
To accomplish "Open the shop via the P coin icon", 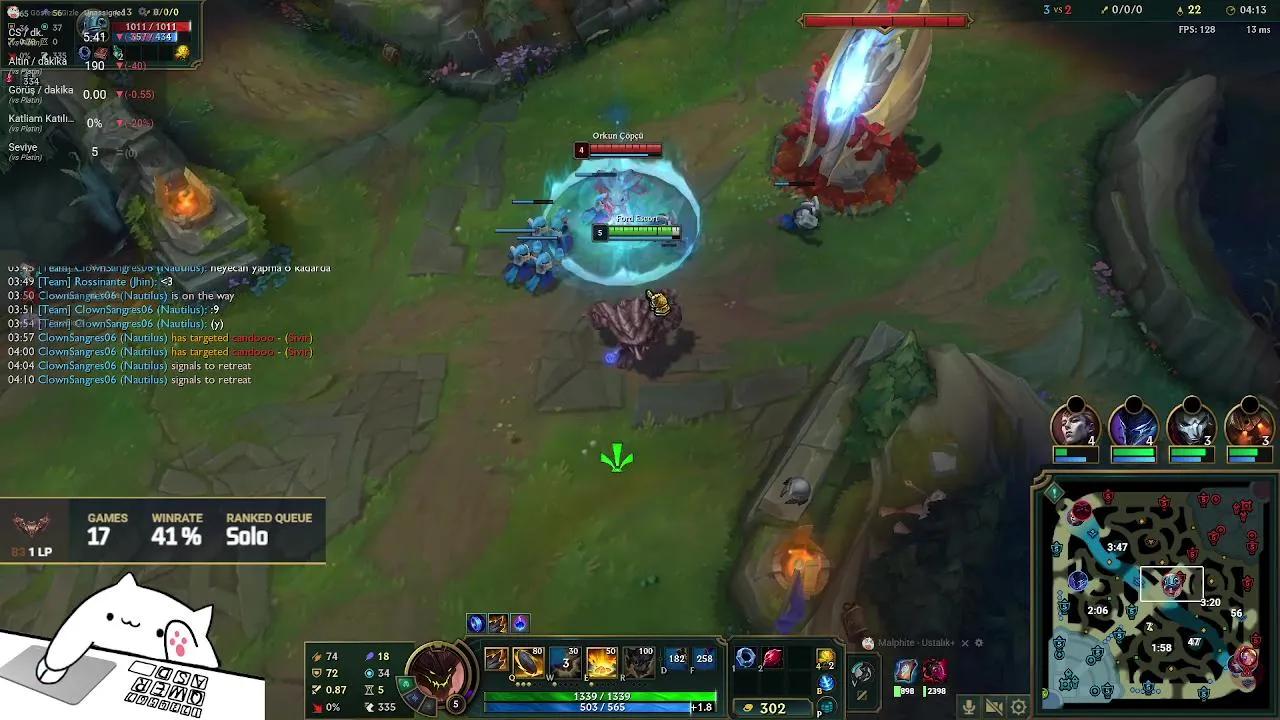I will pos(826,706).
